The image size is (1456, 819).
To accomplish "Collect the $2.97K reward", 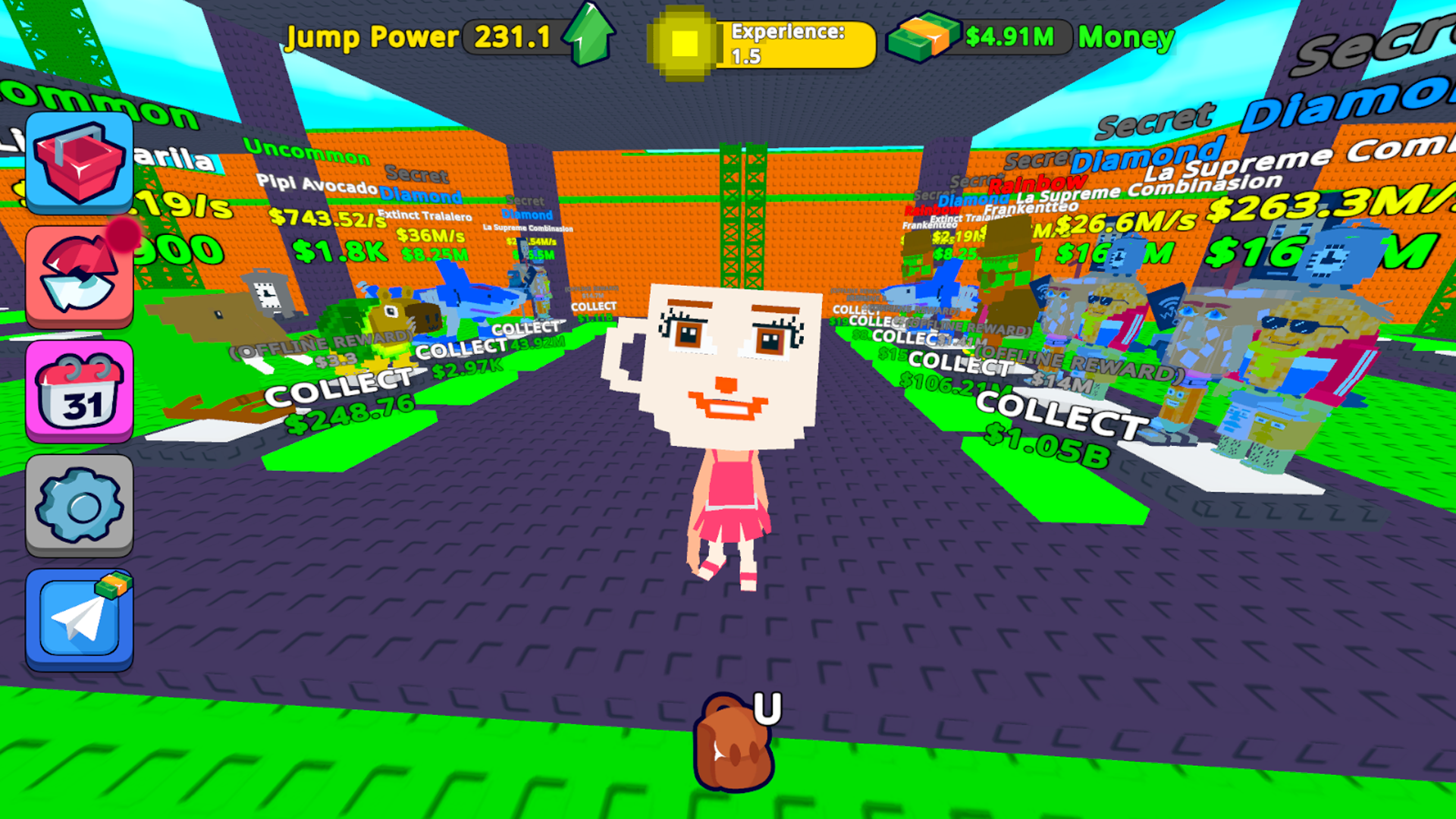I will 463,358.
